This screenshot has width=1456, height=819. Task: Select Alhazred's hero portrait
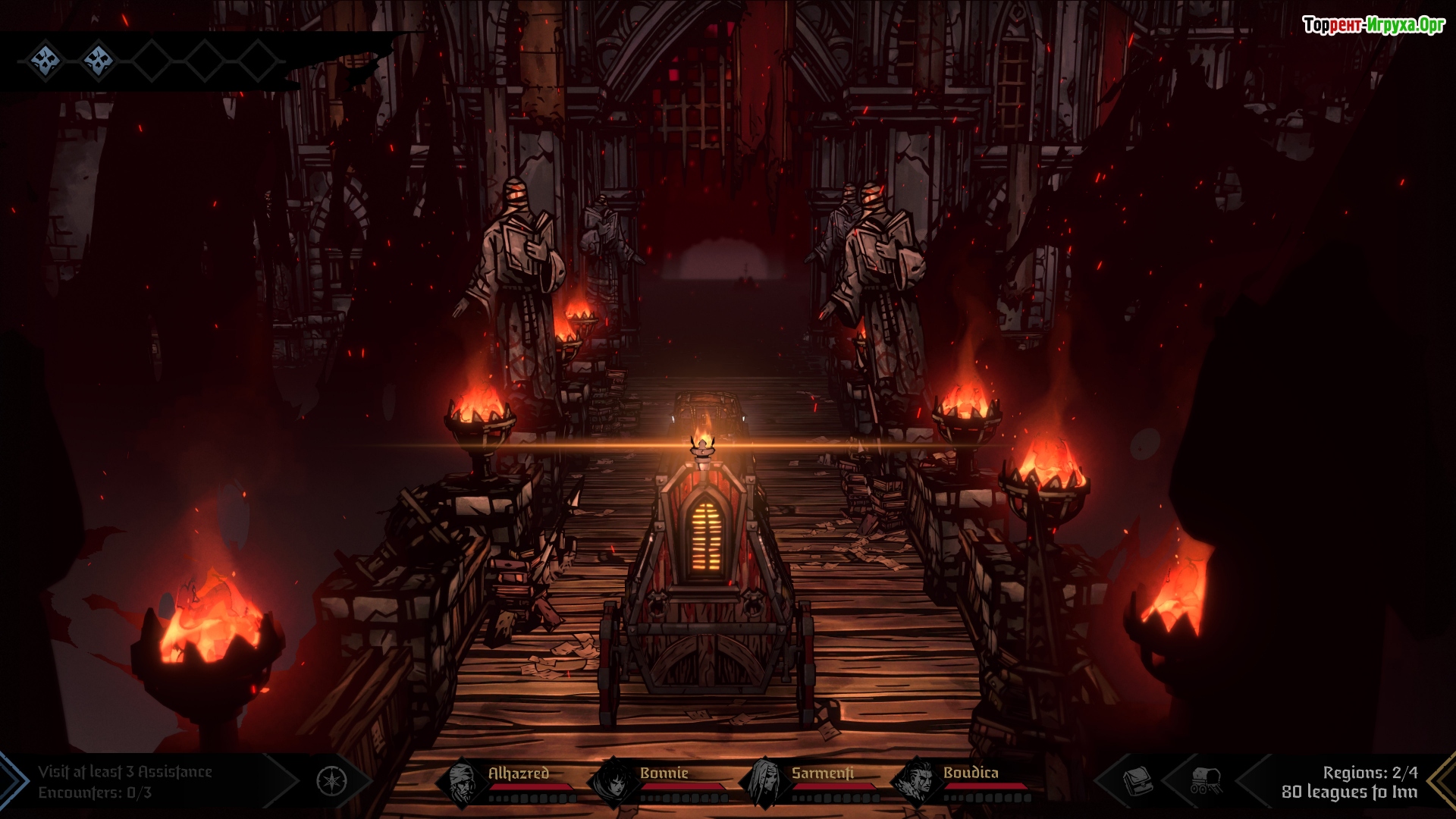click(x=462, y=783)
